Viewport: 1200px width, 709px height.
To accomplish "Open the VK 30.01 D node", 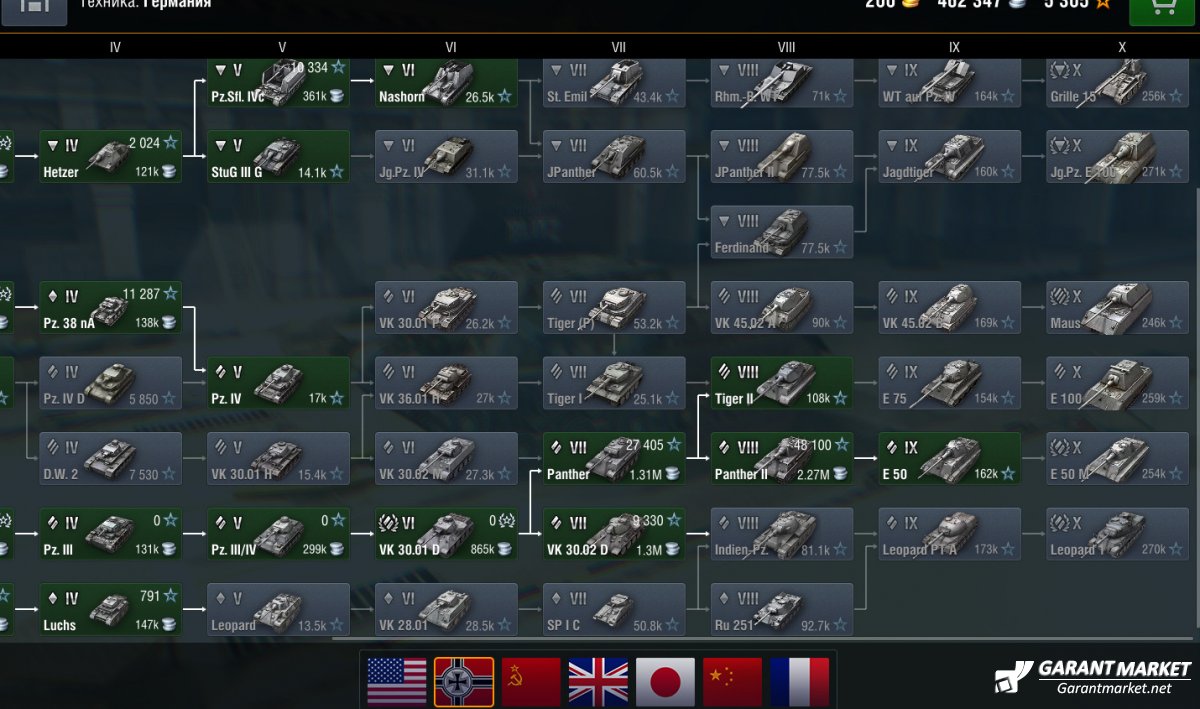I will point(447,534).
